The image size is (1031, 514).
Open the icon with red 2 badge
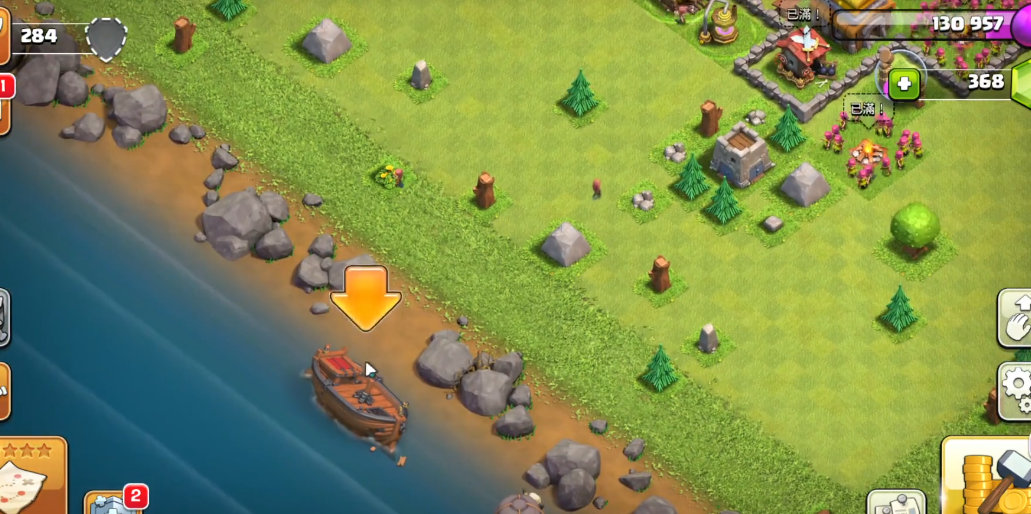[111, 503]
